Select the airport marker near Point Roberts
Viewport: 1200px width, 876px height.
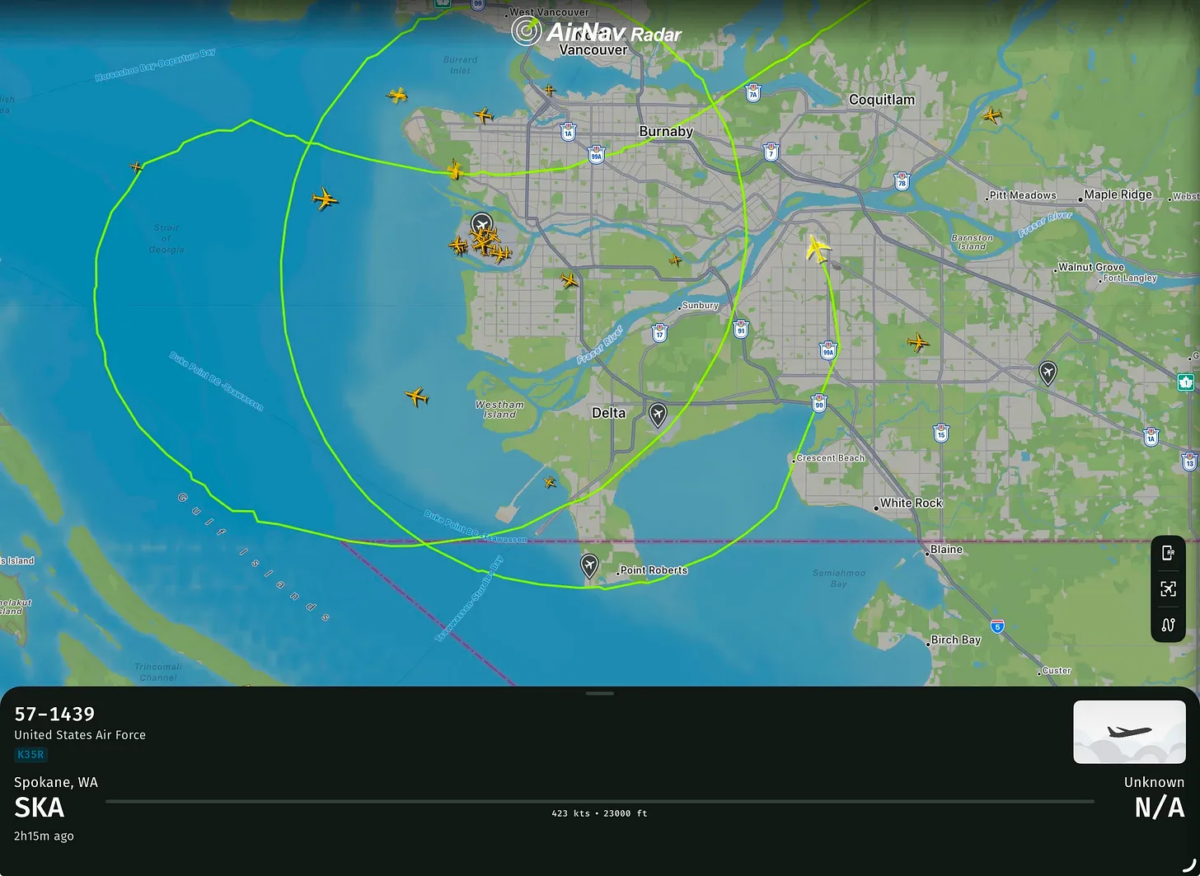point(590,566)
